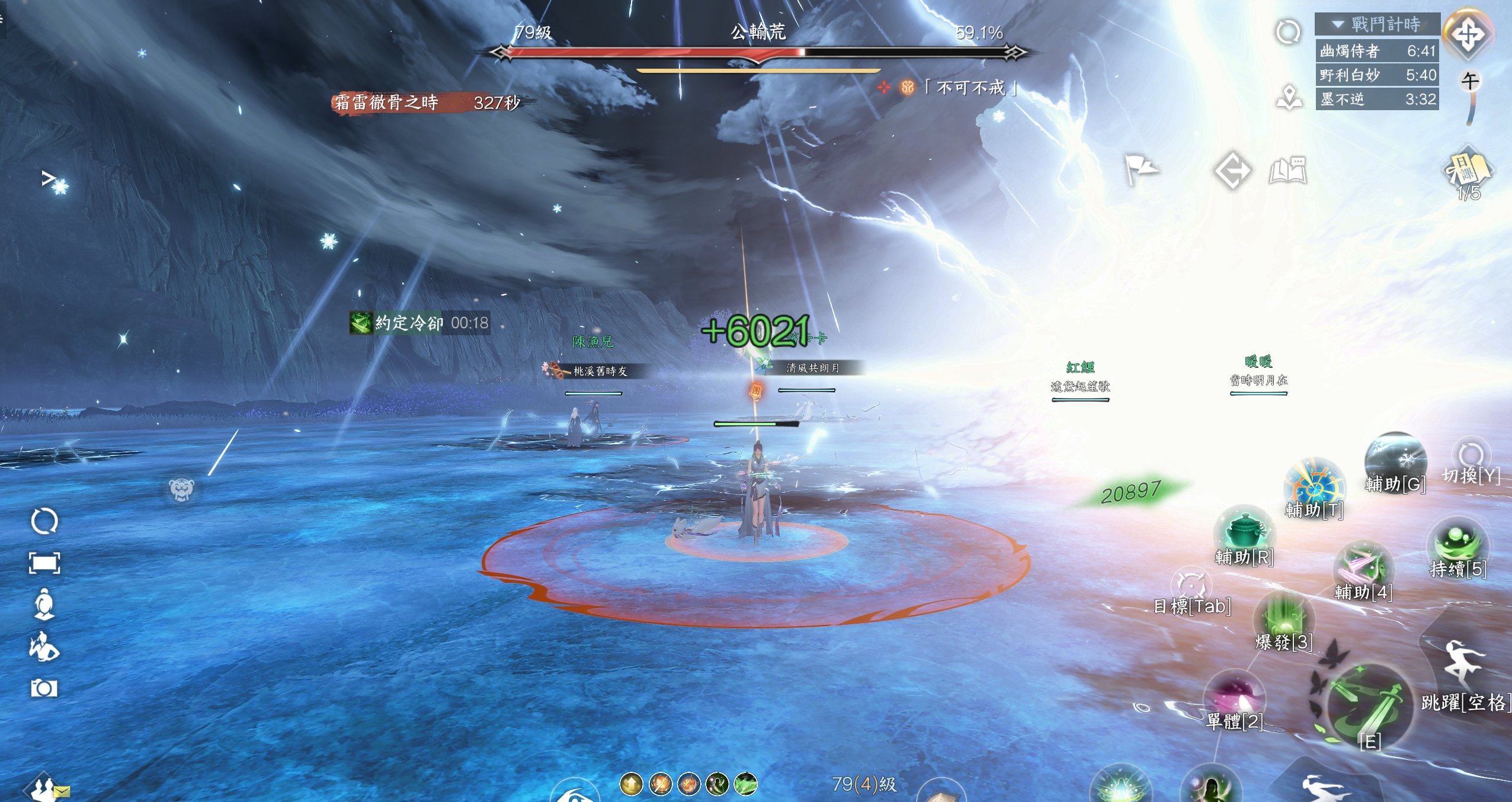1512x802 pixels.
Task: Collapse the 戰鬥計時 battle timer panel
Action: click(x=1338, y=25)
